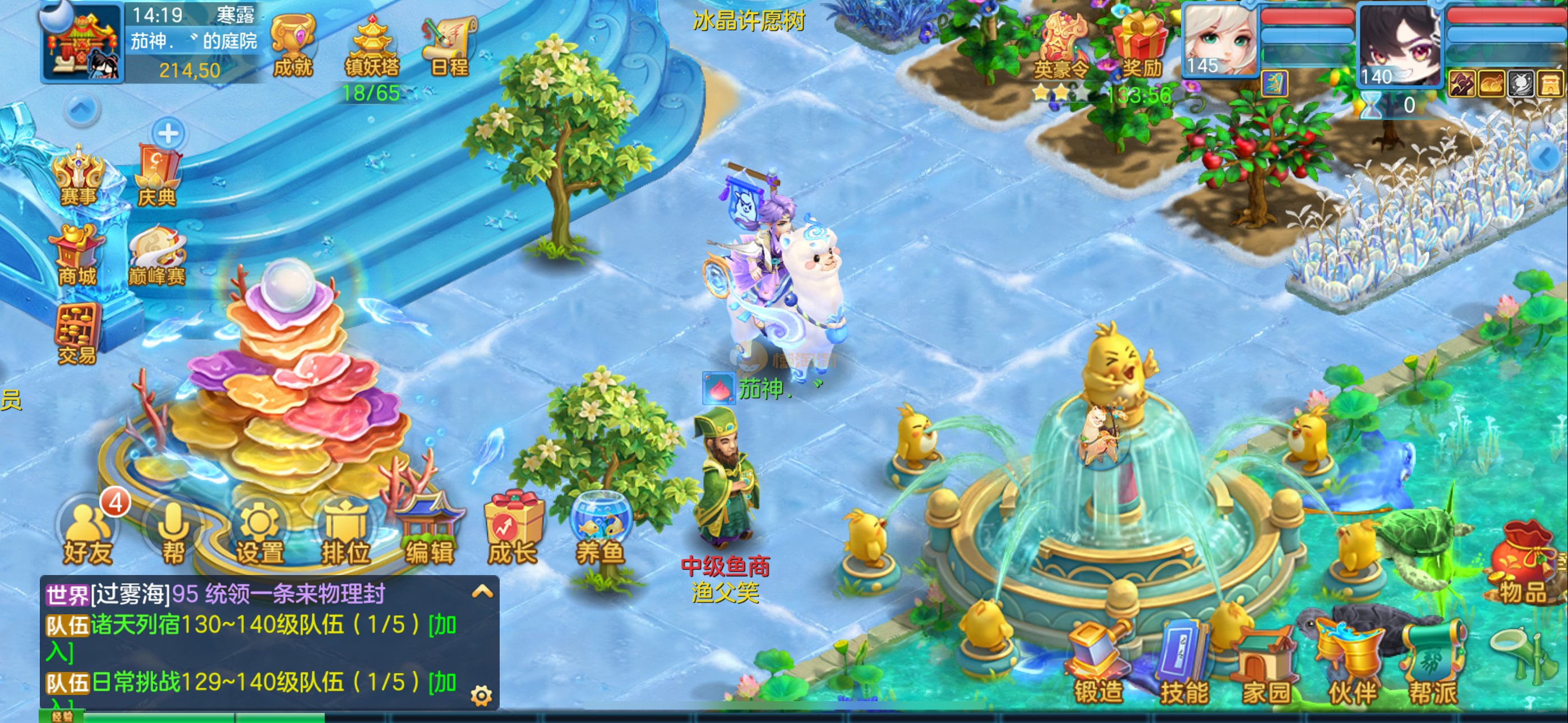Open the 交易 trade abacus icon
The image size is (1568, 723).
[77, 332]
